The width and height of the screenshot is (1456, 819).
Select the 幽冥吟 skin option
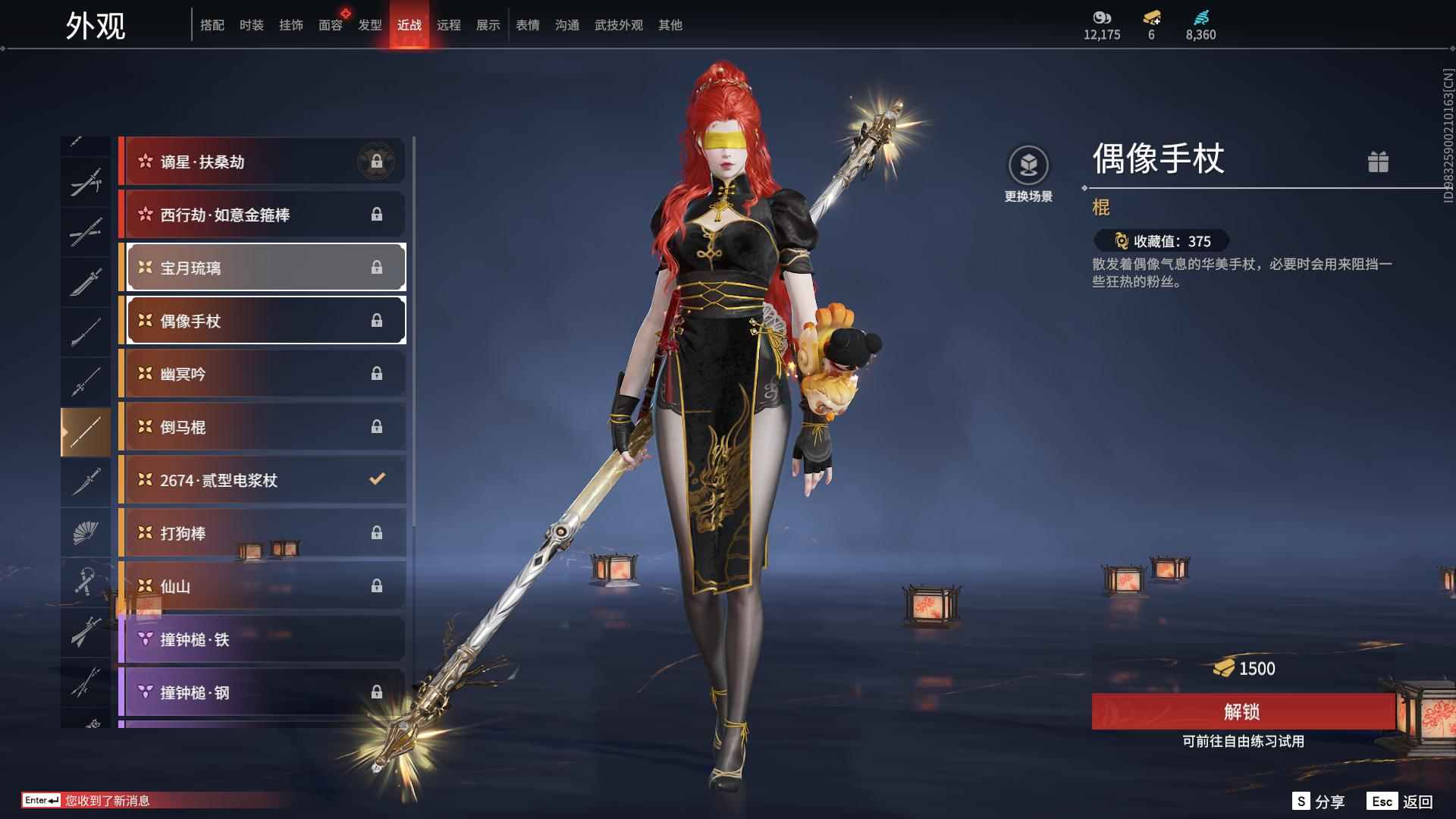[262, 373]
